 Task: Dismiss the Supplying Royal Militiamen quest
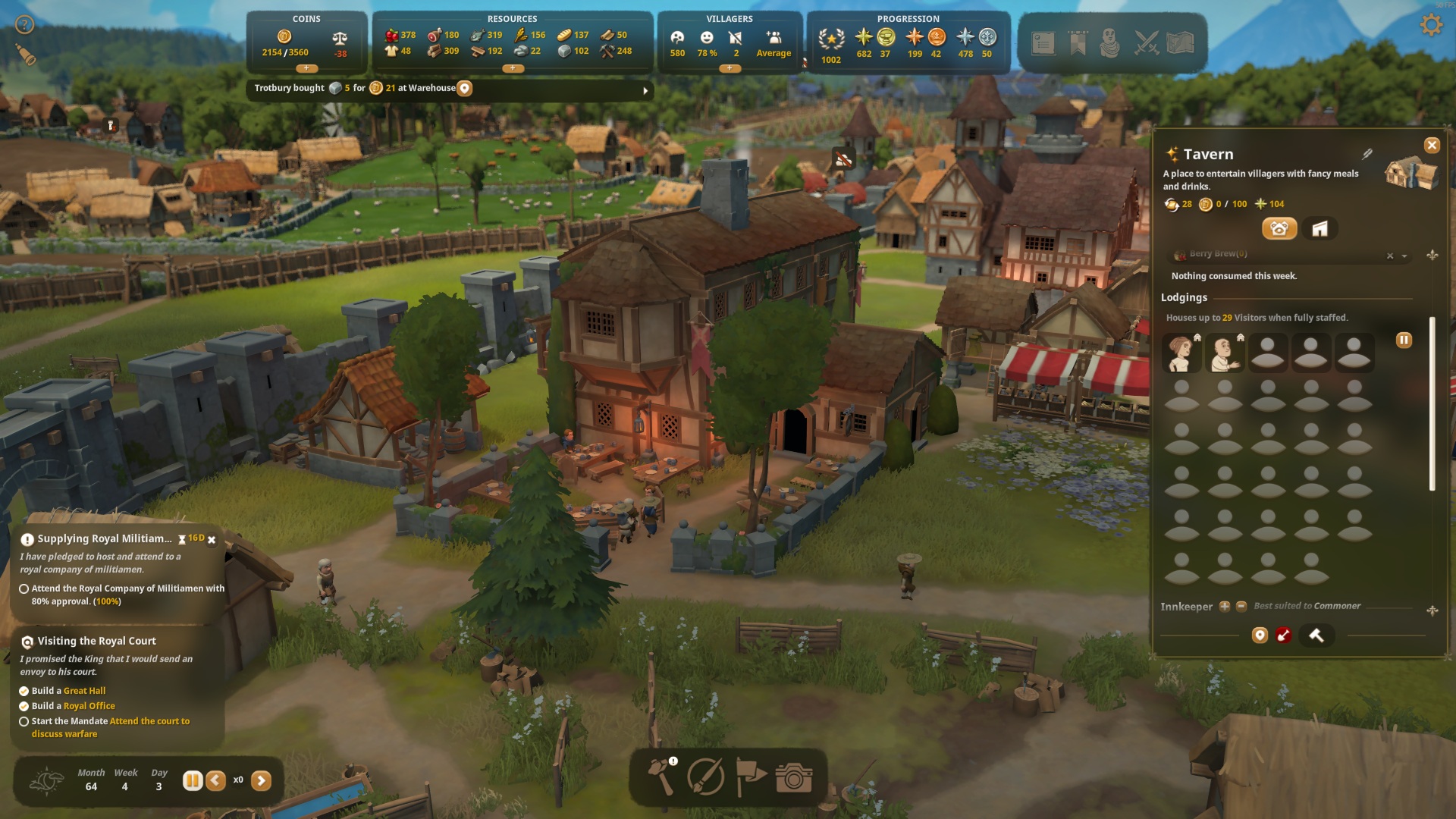pos(212,540)
